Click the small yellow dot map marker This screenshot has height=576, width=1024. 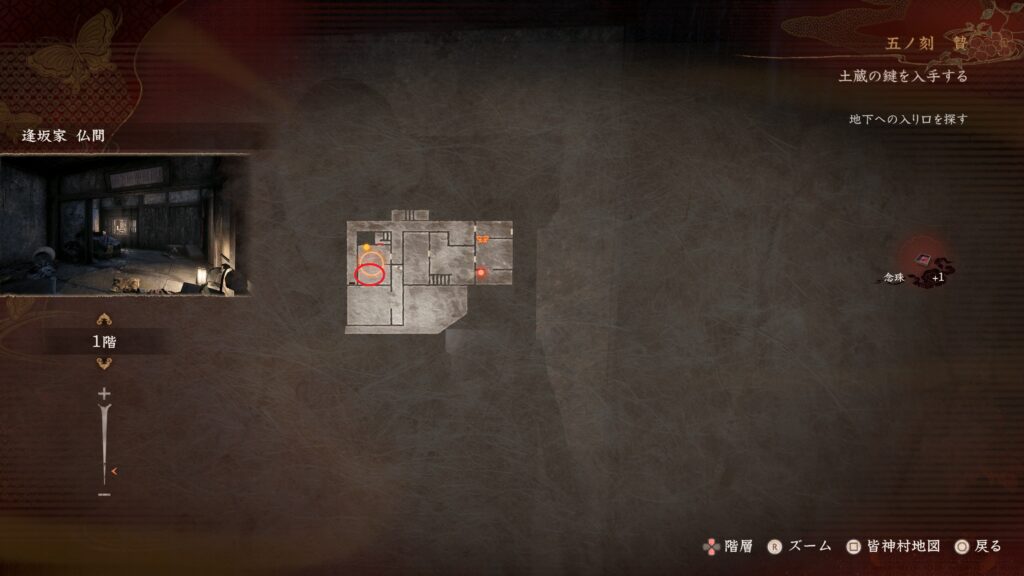tap(367, 247)
